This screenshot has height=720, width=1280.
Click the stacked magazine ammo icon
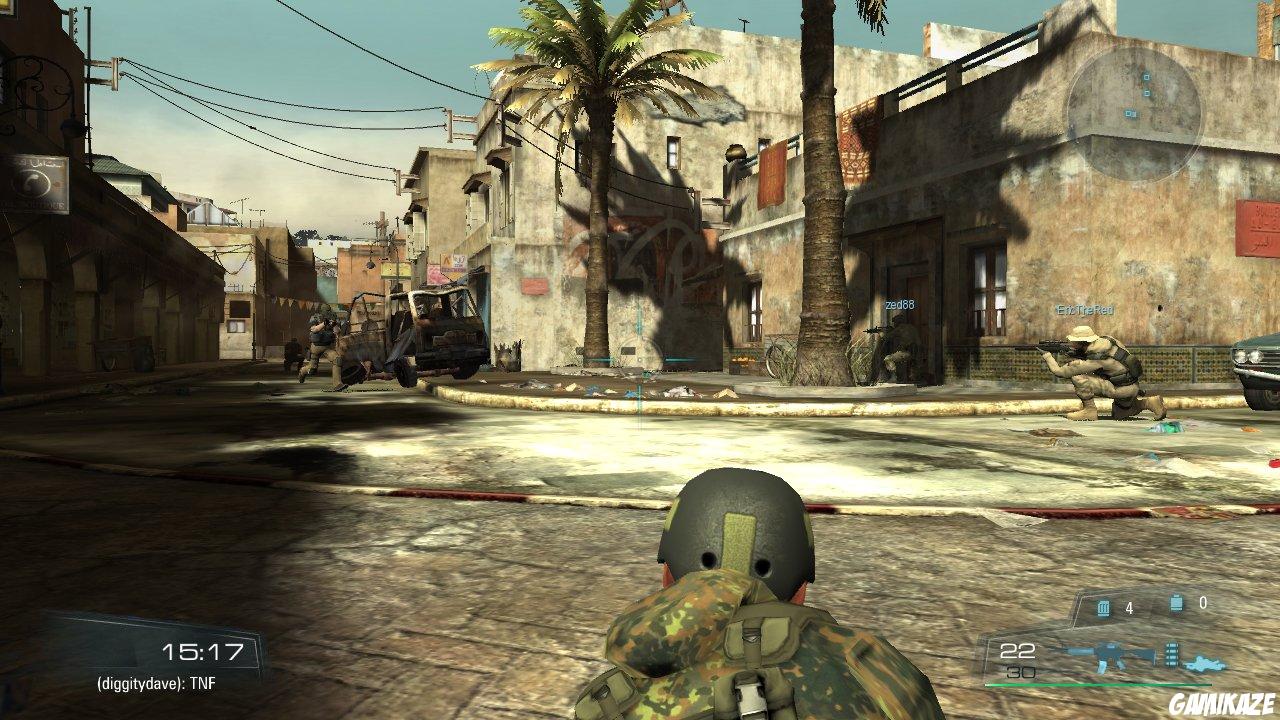pos(1171,653)
